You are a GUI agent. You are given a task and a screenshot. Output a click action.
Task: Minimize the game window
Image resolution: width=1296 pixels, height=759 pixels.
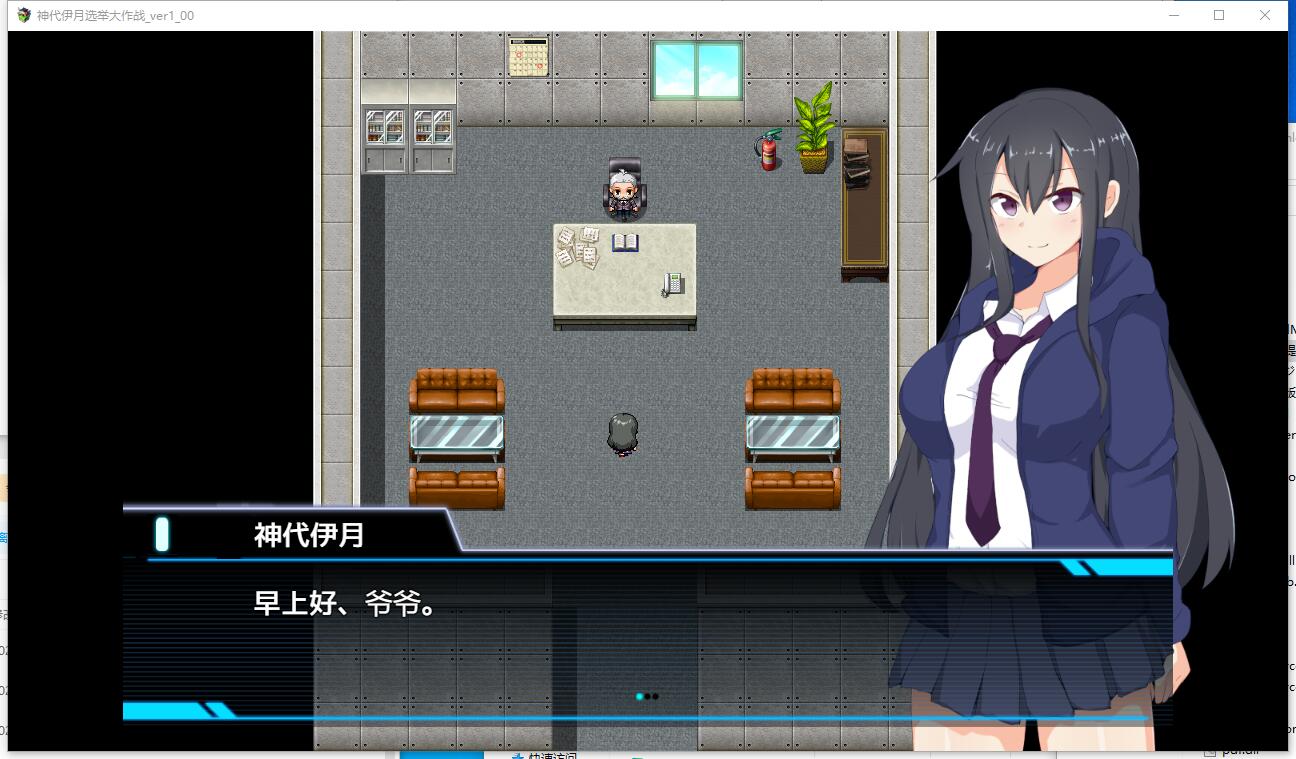pyautogui.click(x=1174, y=15)
